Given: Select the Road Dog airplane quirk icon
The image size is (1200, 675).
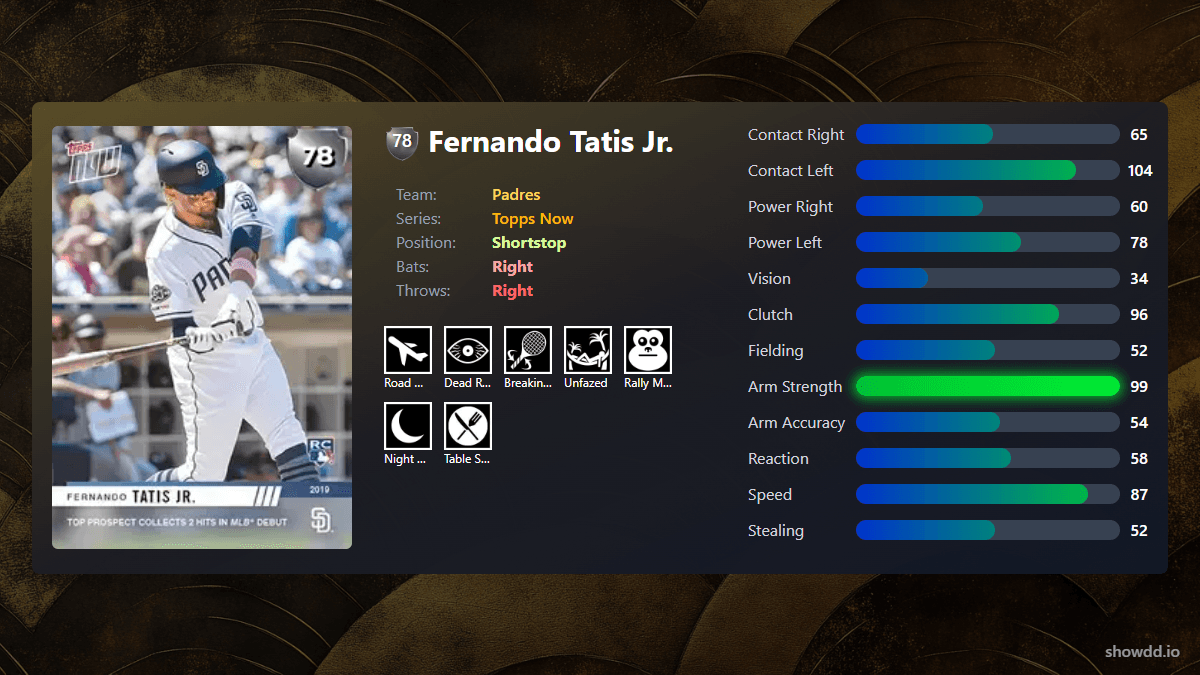Looking at the screenshot, I should pos(408,350).
